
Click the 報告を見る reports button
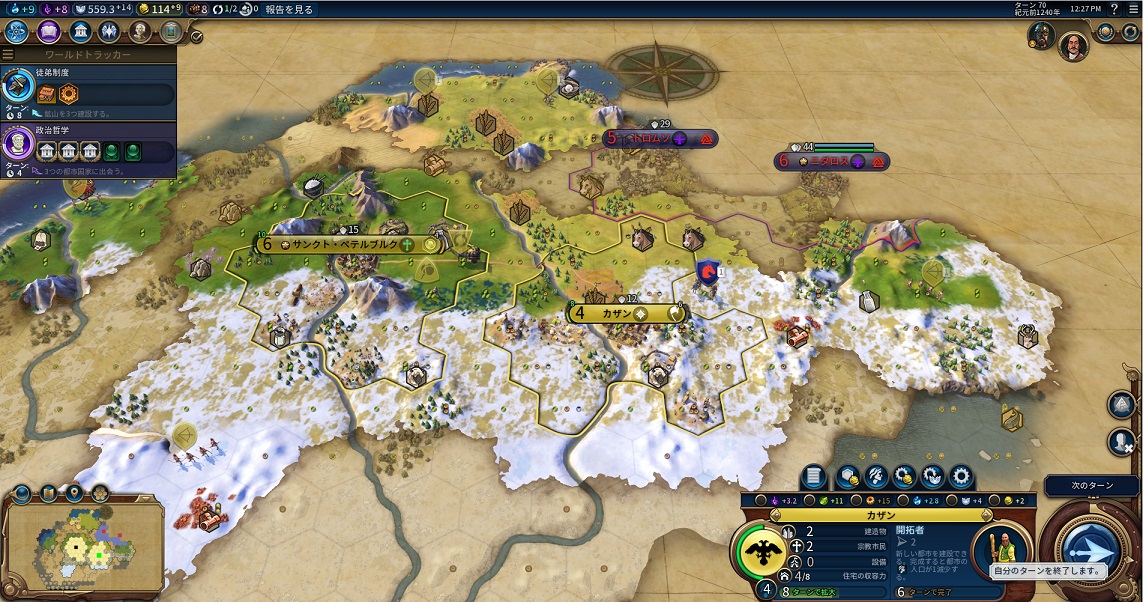click(289, 9)
